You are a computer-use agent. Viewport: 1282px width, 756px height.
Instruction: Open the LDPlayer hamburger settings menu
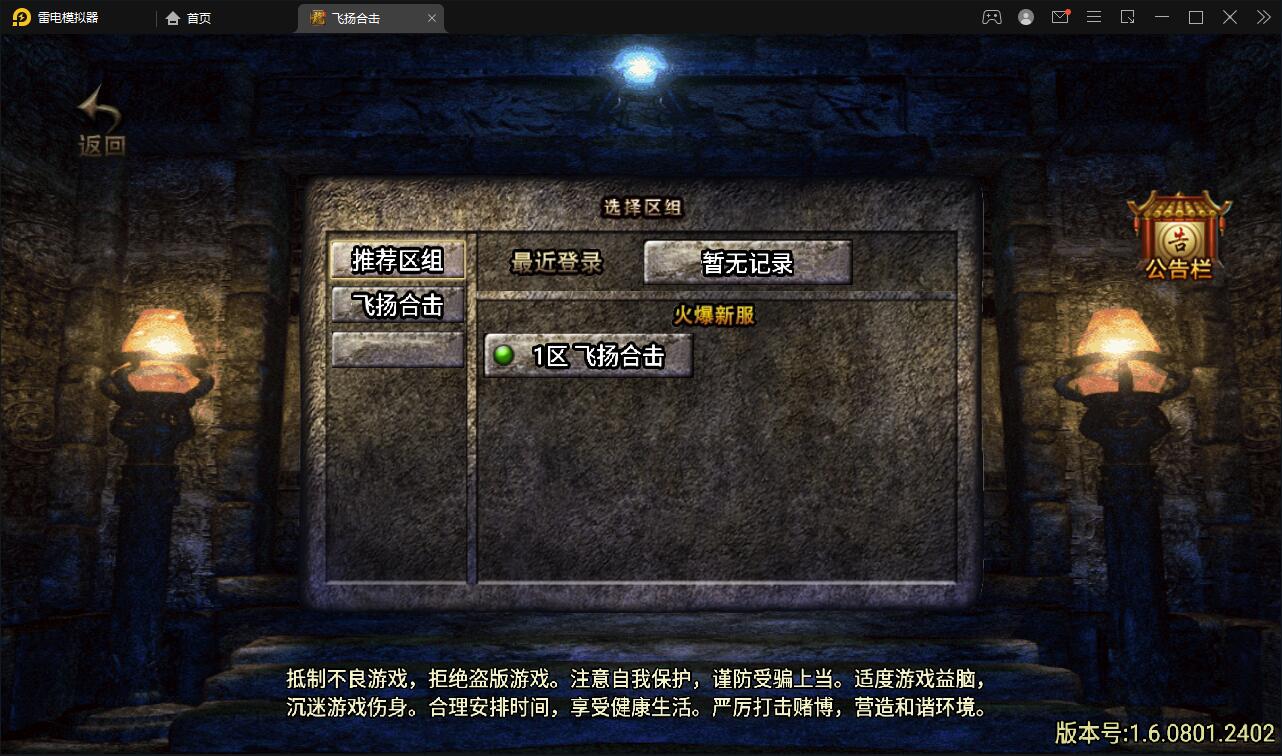[x=1094, y=17]
